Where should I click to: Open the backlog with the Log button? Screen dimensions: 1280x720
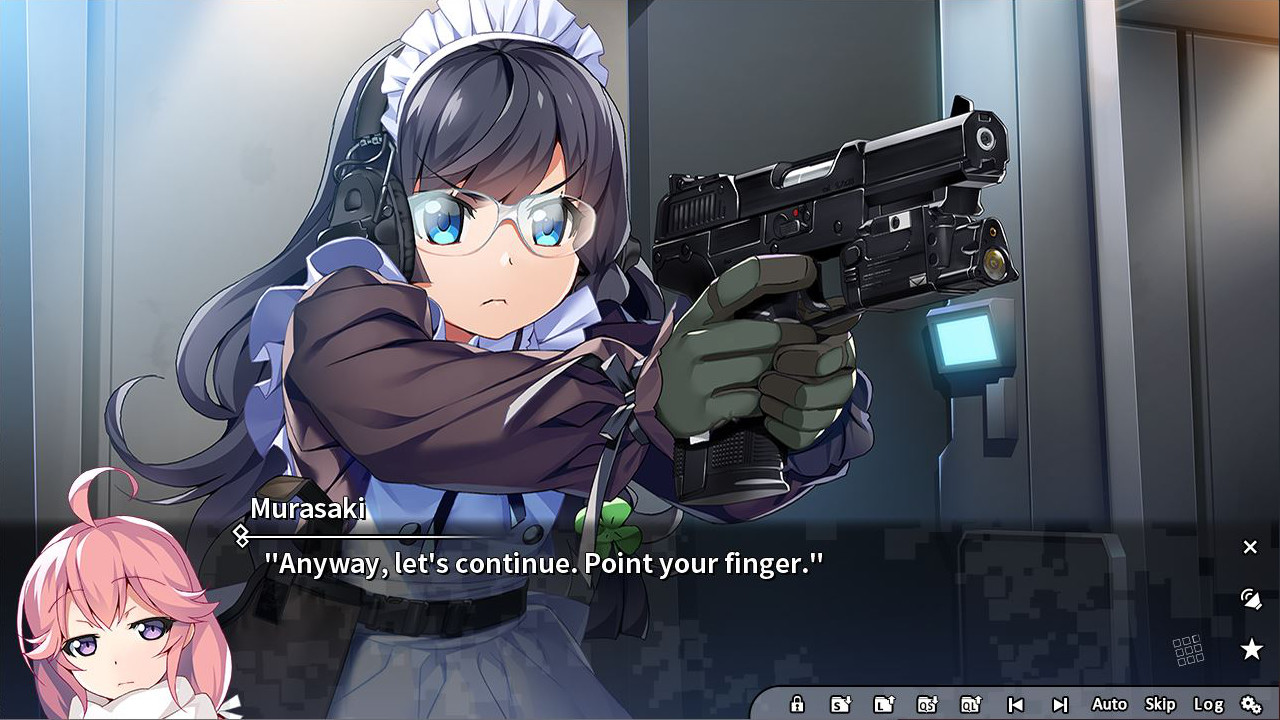tap(1211, 704)
